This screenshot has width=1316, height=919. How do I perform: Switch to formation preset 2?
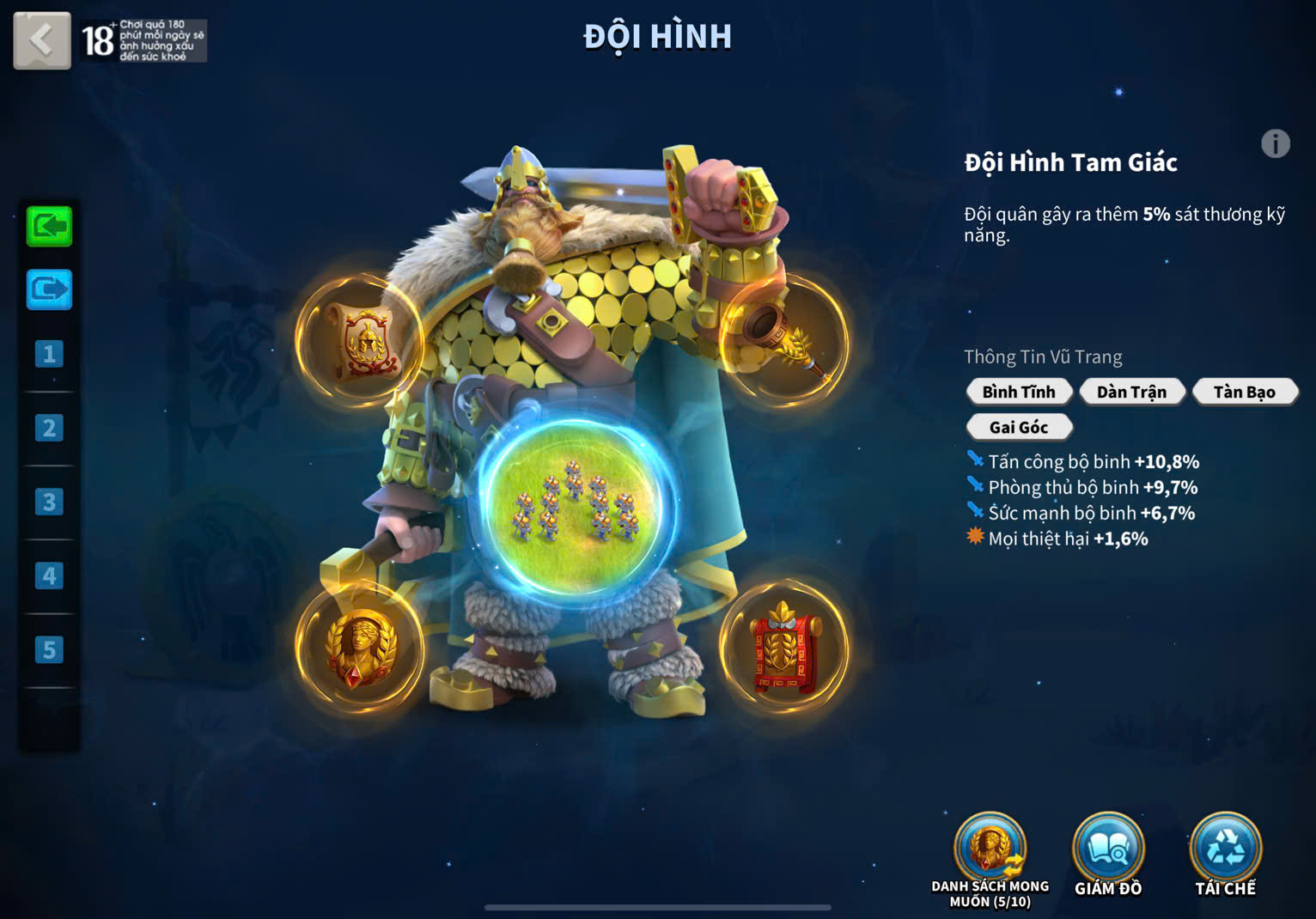(x=49, y=428)
